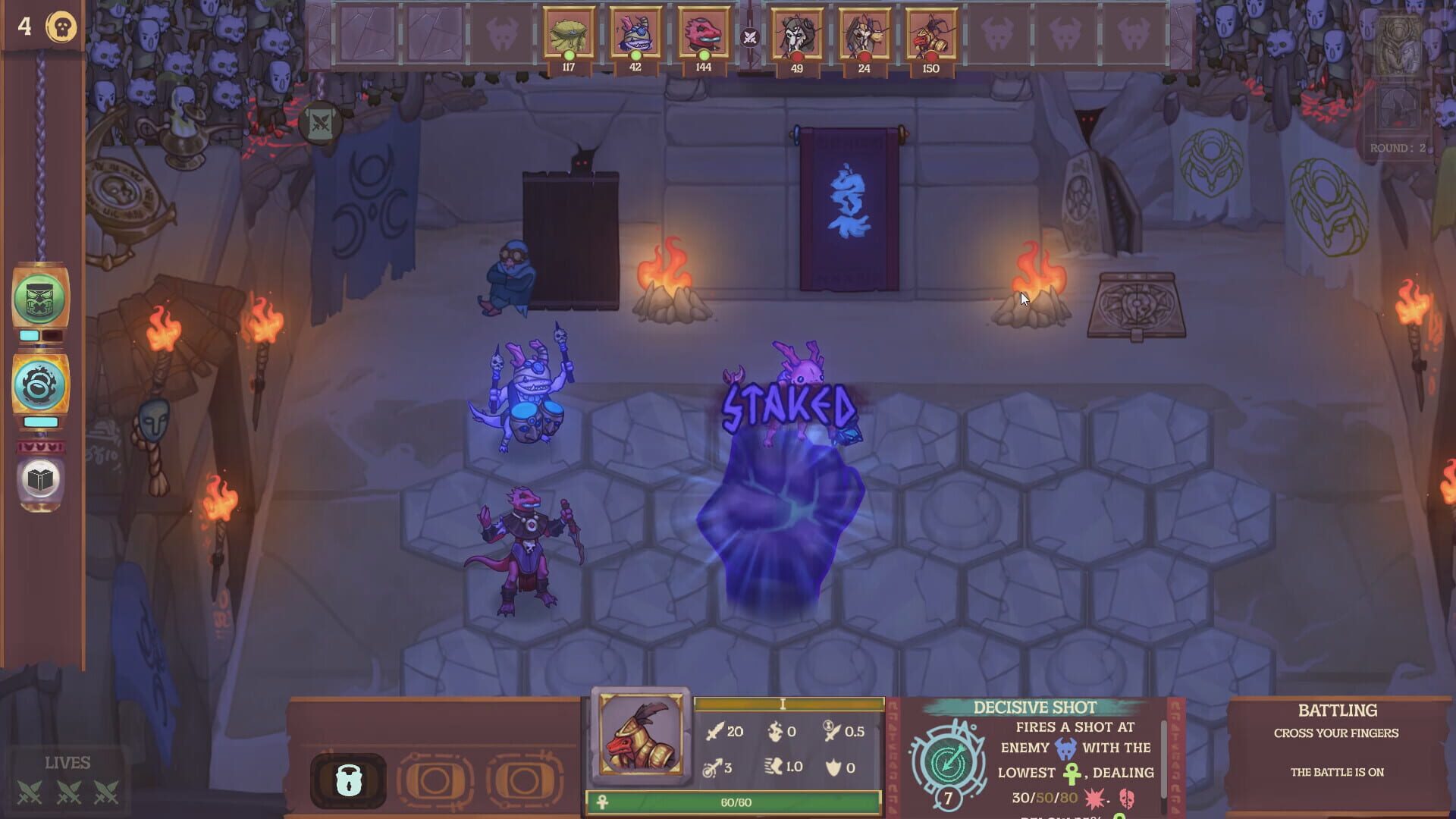The width and height of the screenshot is (1456, 819).
Task: Click the movement speed icon showing 1.0
Action: click(x=775, y=766)
